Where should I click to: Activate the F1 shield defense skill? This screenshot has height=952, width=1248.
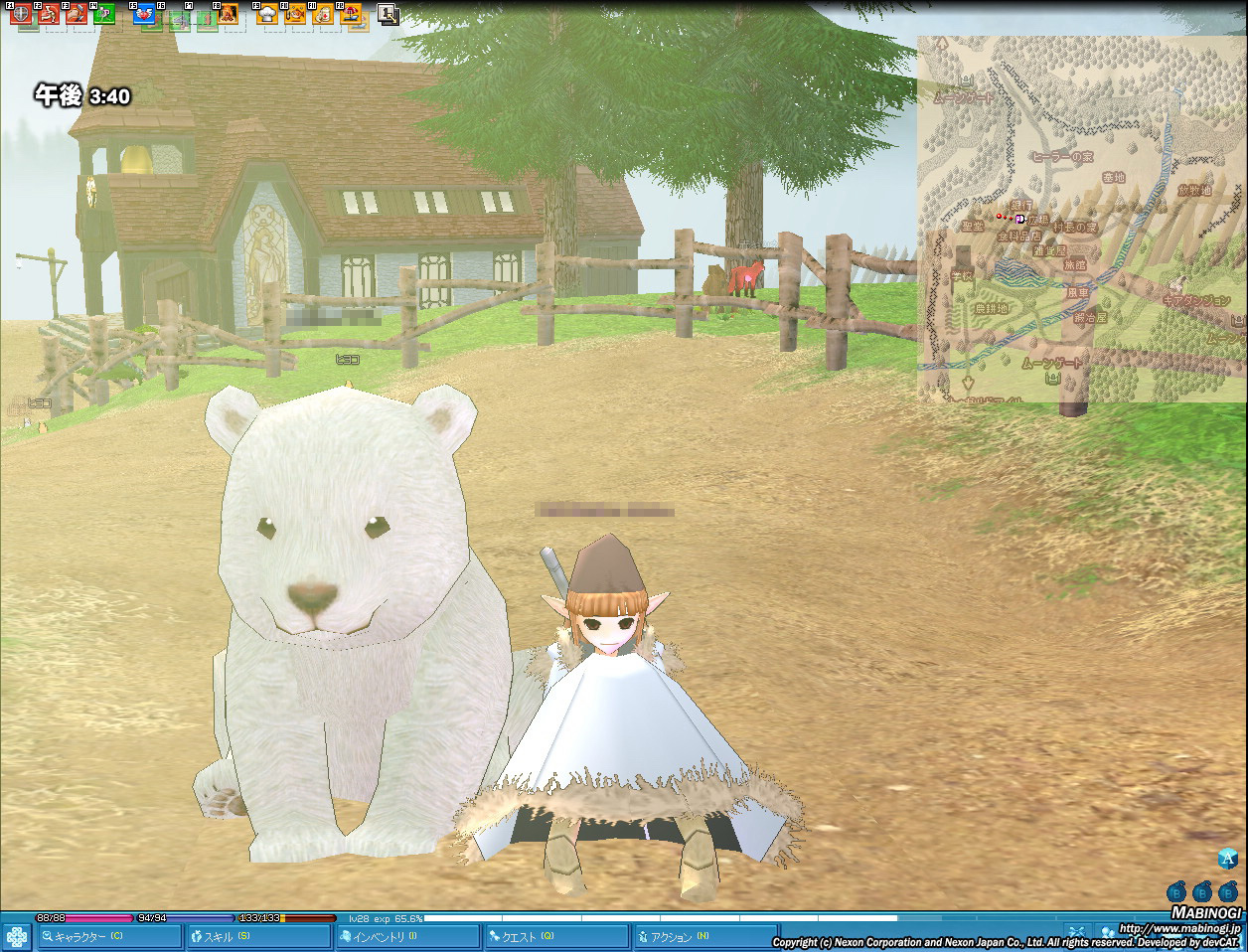(21, 14)
